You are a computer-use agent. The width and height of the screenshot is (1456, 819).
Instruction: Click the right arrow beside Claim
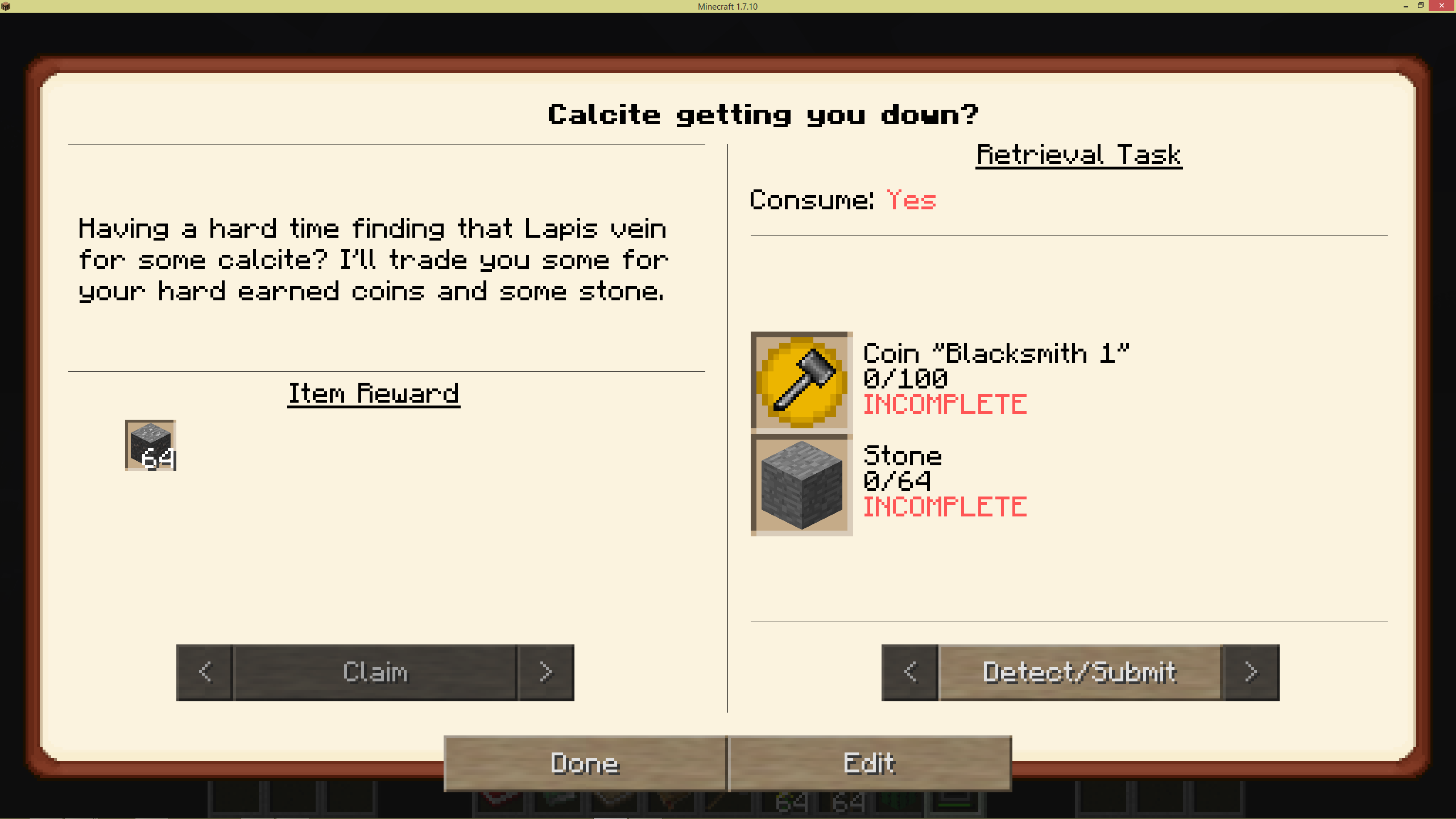(545, 672)
